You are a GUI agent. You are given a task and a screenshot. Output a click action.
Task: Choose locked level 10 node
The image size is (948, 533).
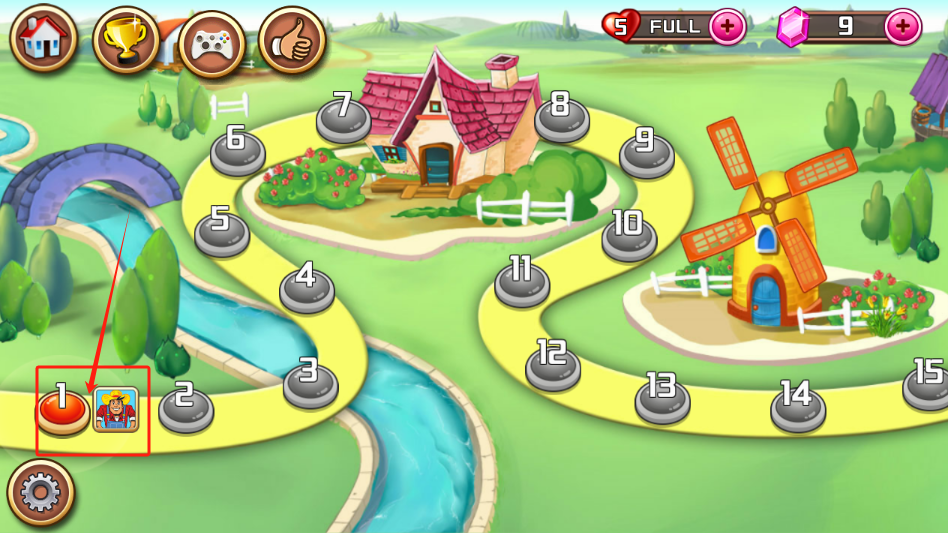629,233
